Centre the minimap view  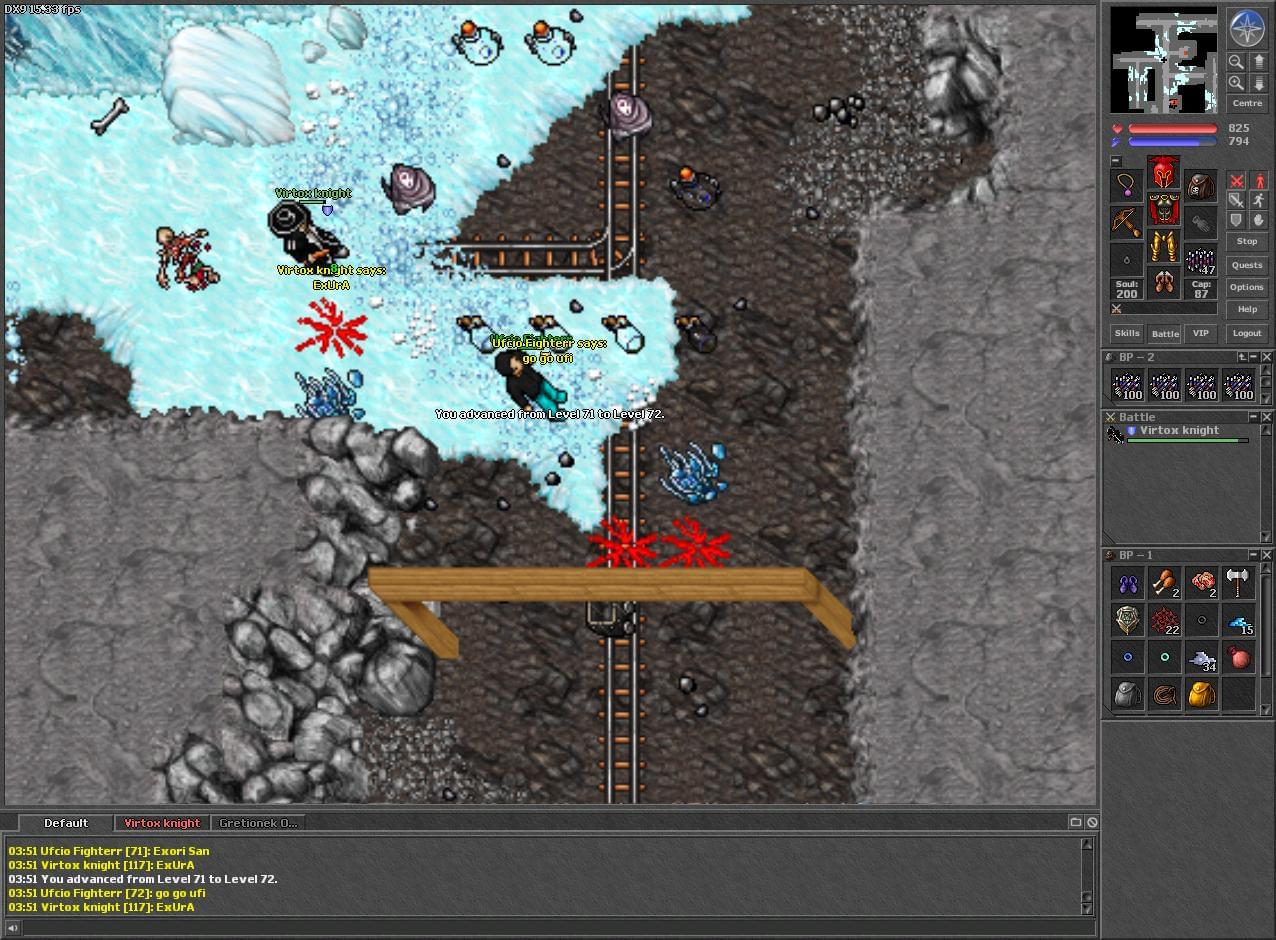click(1246, 103)
